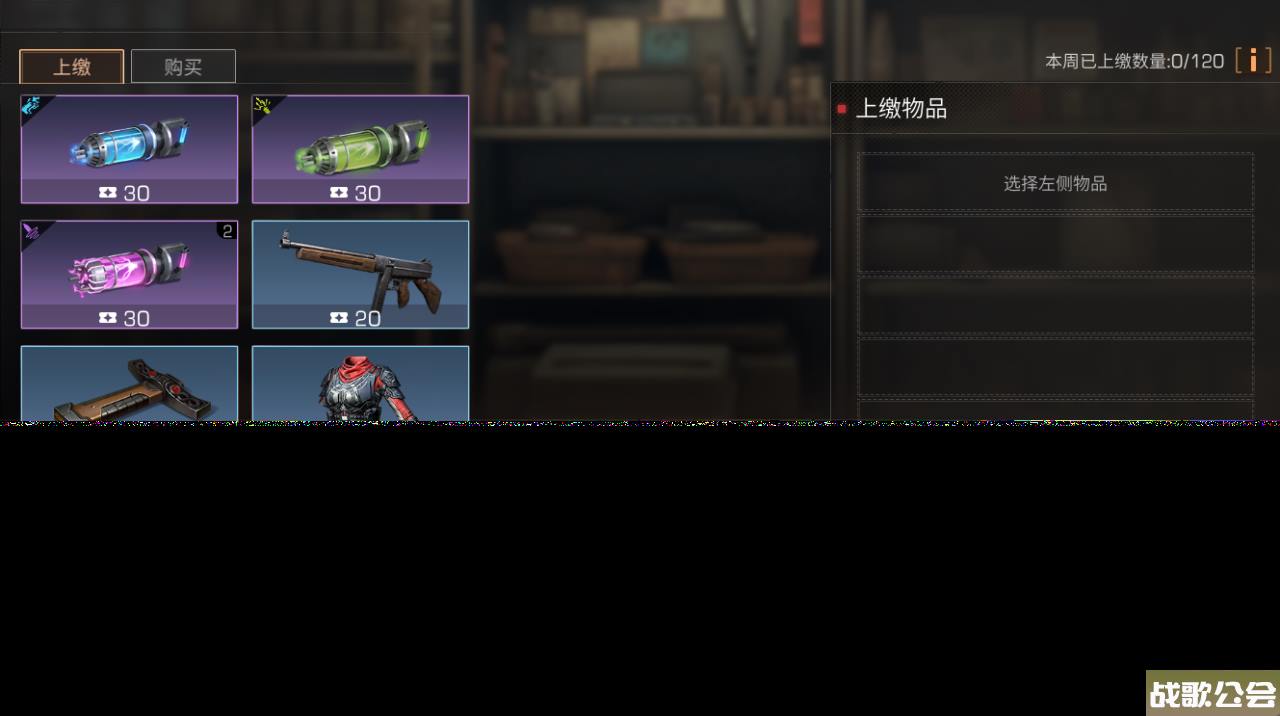The width and height of the screenshot is (1280, 716).
Task: Select the blue energy canister item
Action: coord(129,149)
